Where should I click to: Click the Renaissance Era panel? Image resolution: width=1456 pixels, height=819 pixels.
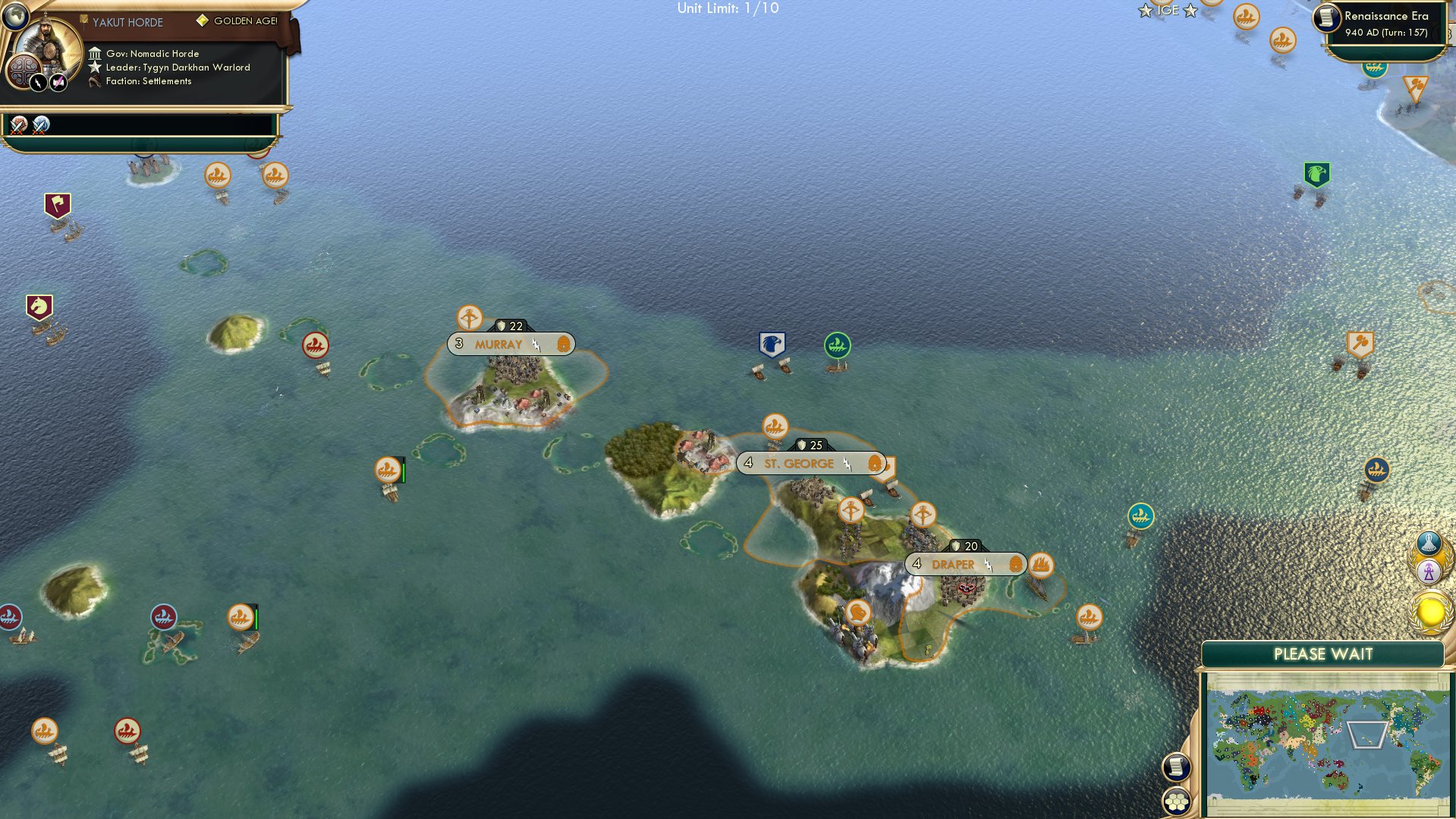pyautogui.click(x=1383, y=23)
